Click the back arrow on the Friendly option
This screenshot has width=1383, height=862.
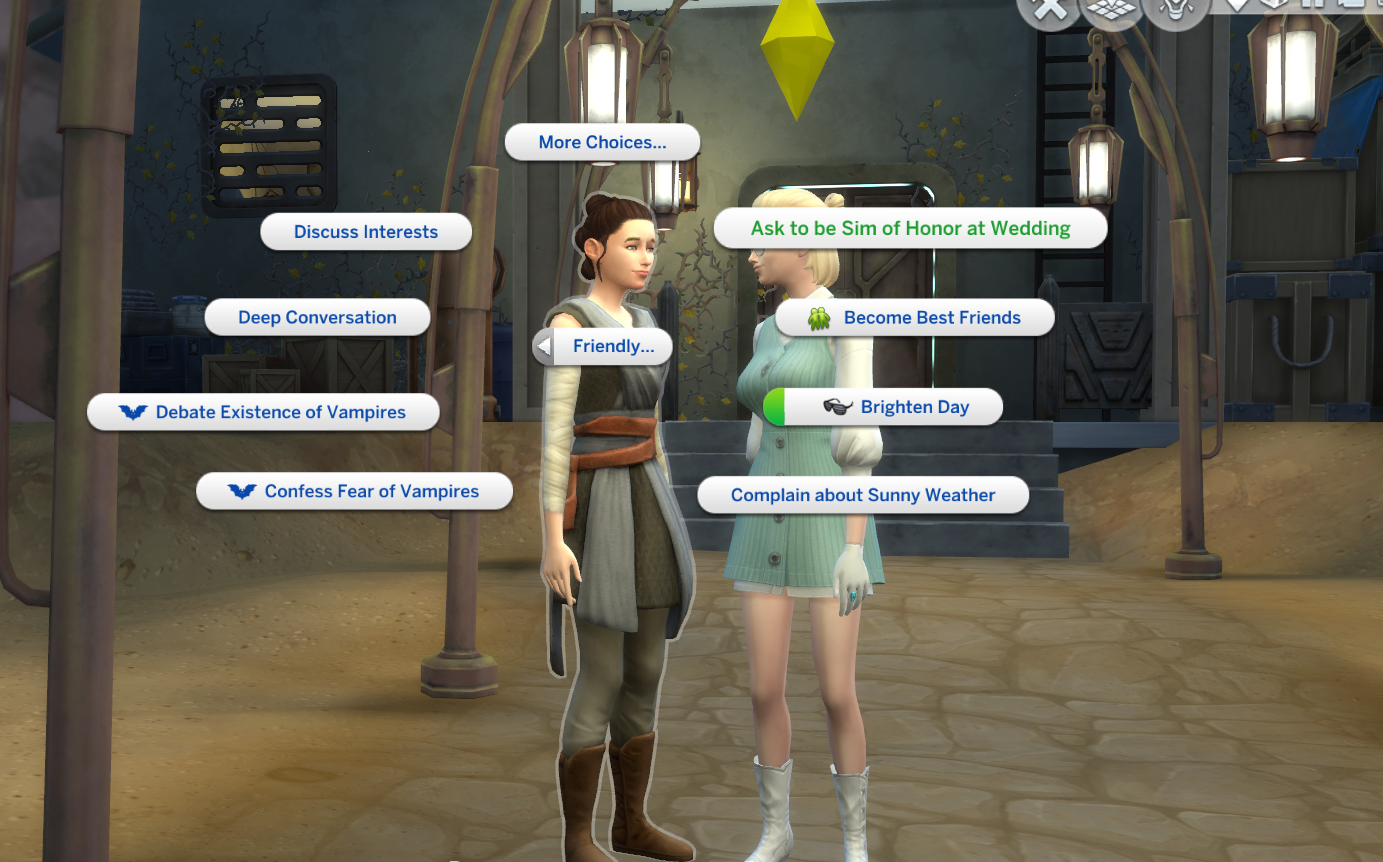[x=545, y=346]
